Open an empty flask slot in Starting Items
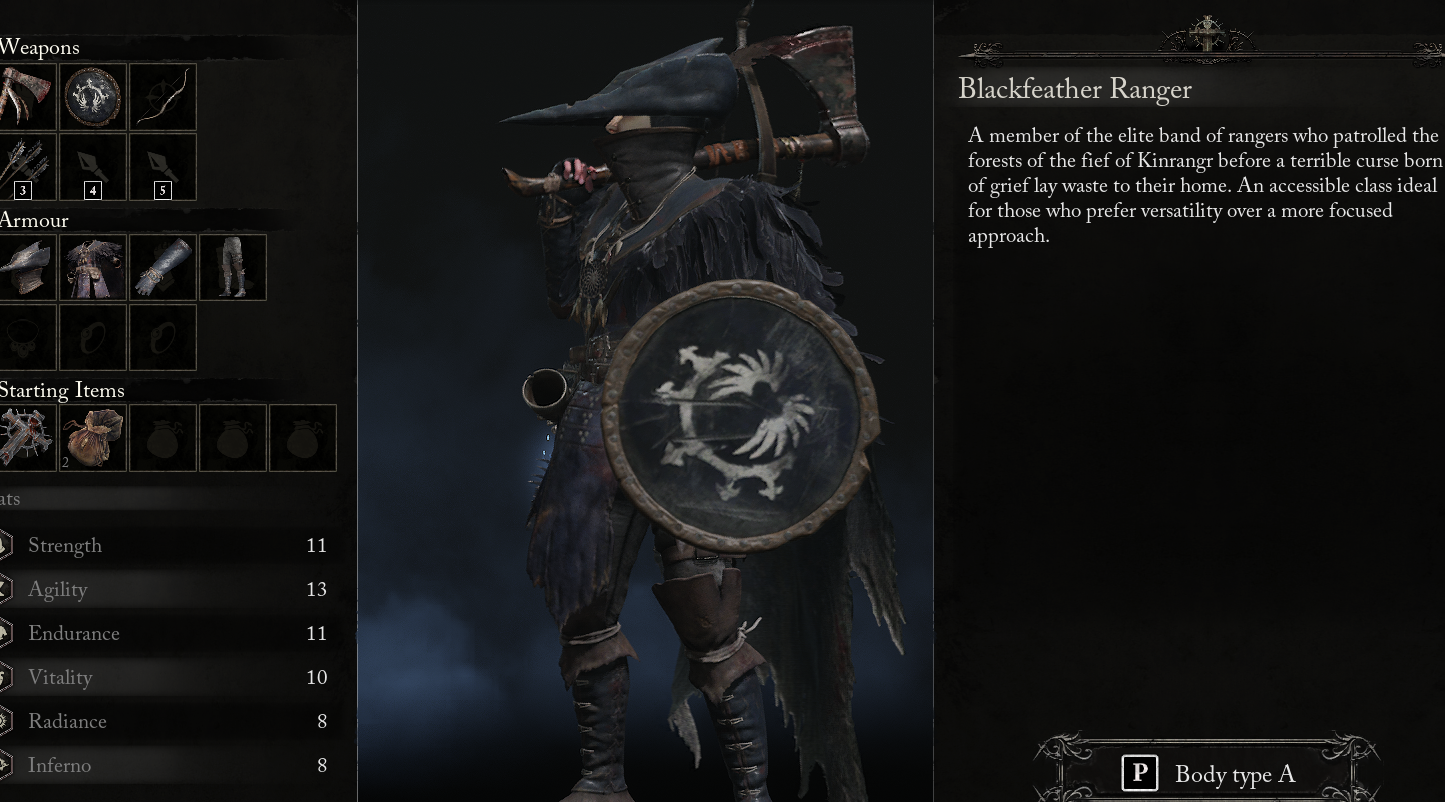 (163, 437)
